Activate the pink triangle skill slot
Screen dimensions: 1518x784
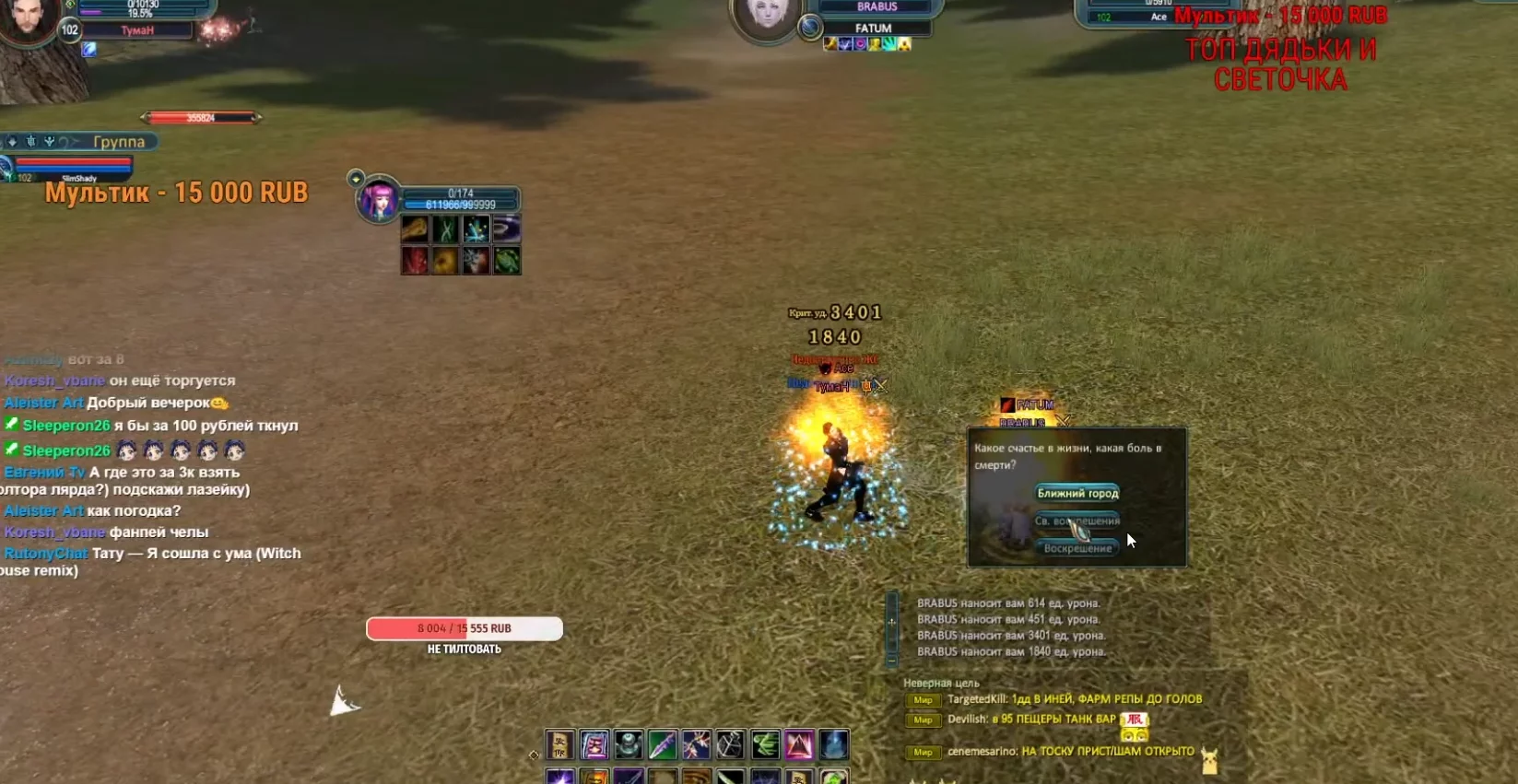coord(799,744)
